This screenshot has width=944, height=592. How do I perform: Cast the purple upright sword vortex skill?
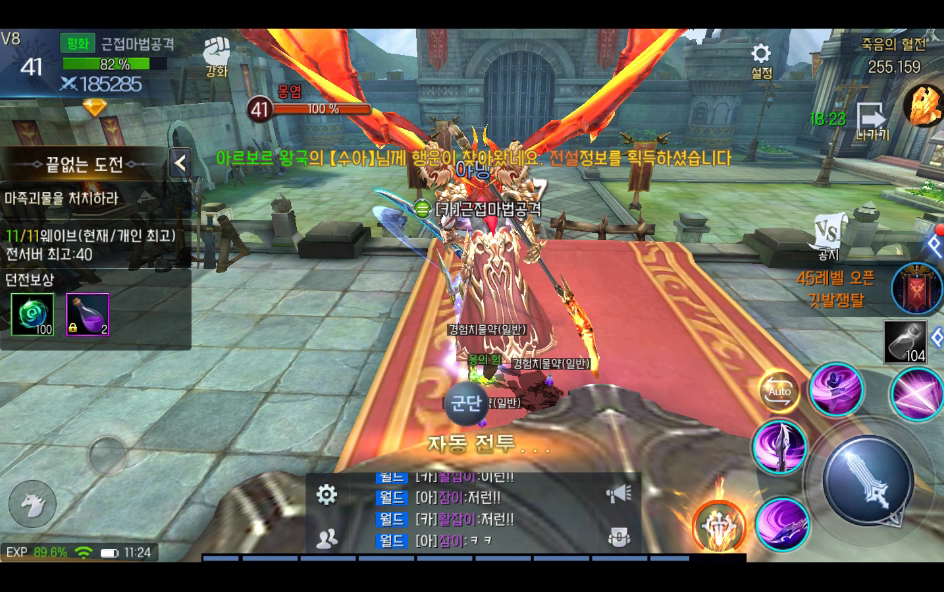coord(779,447)
